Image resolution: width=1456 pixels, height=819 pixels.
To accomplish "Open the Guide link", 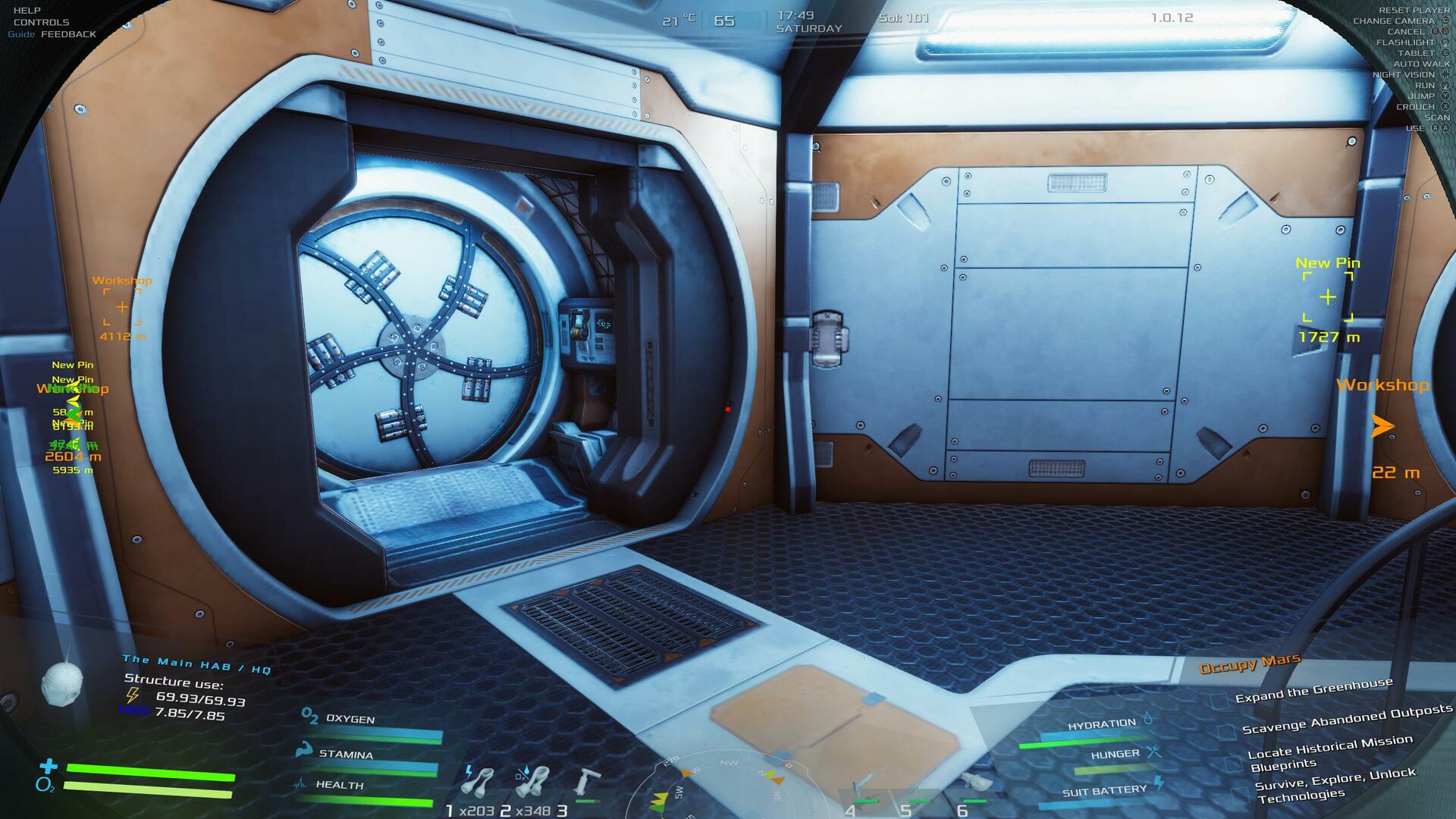I will 21,35.
